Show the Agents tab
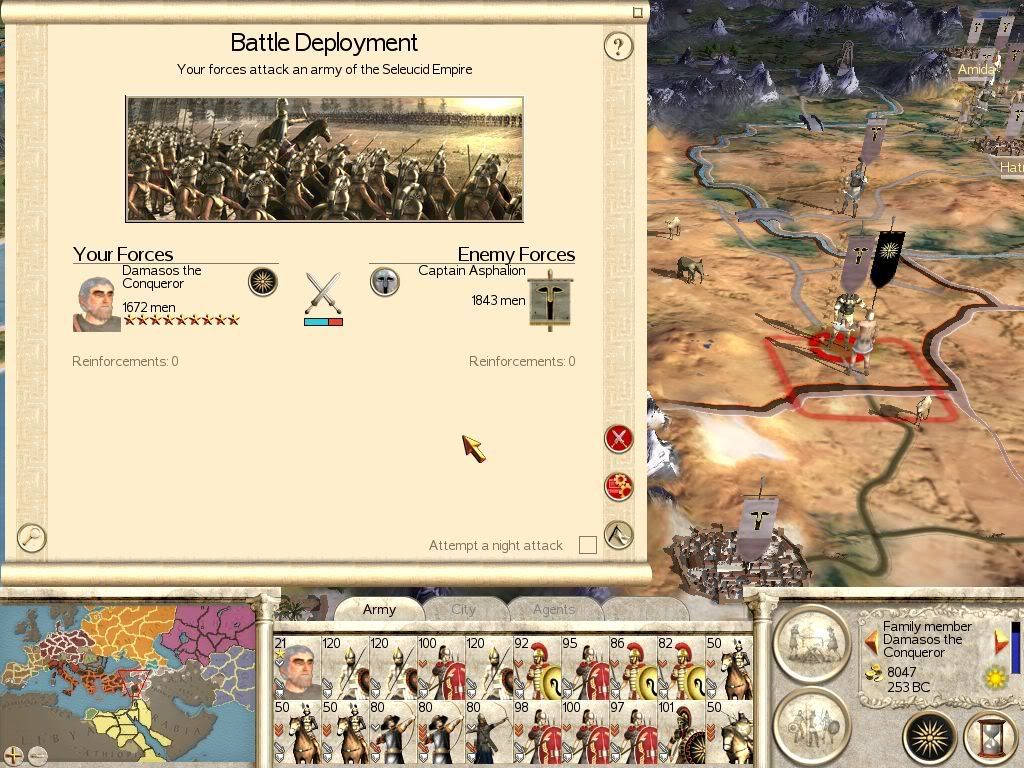Viewport: 1024px width, 768px height. pyautogui.click(x=554, y=609)
